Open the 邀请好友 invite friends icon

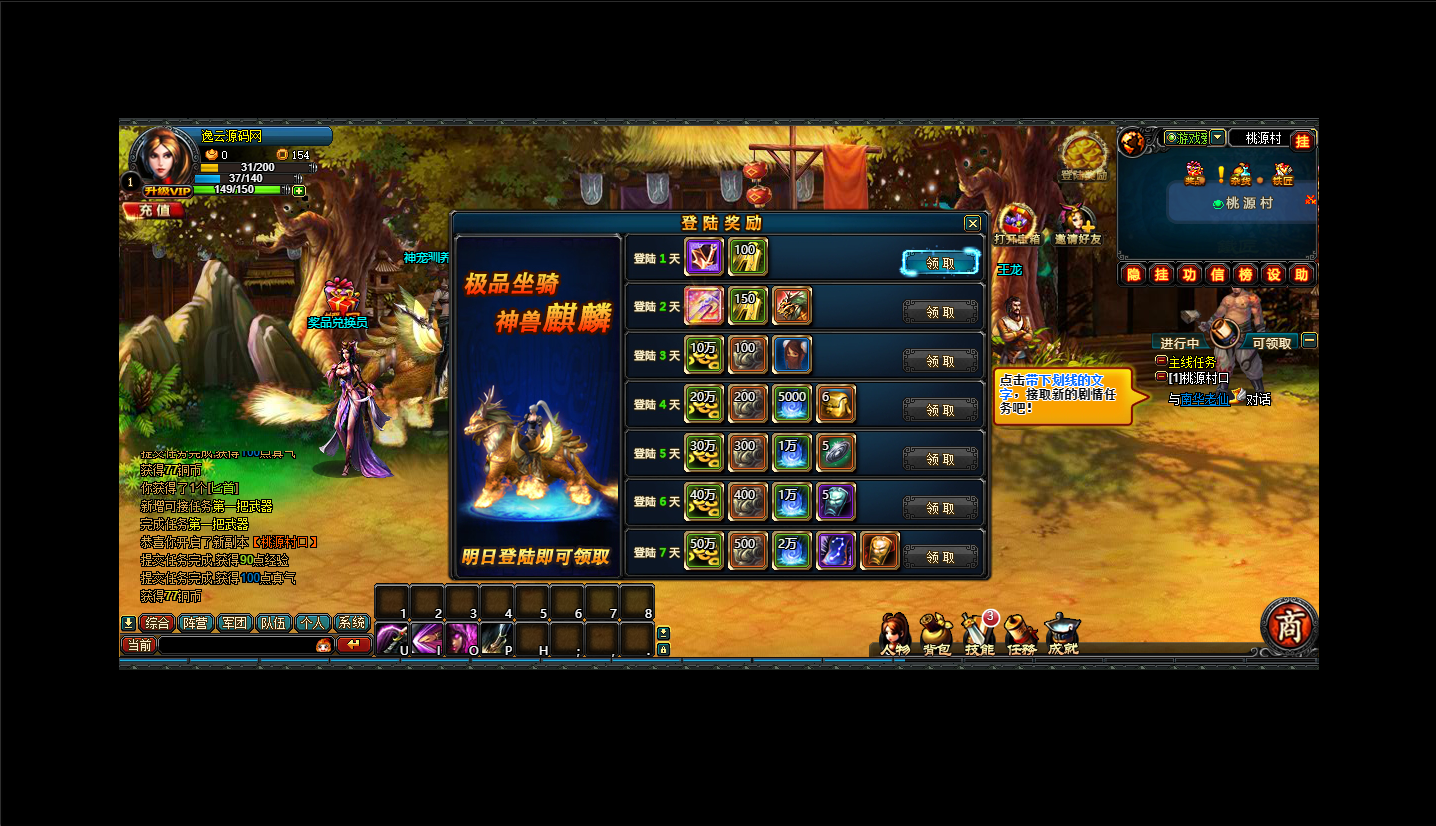pyautogui.click(x=1076, y=225)
